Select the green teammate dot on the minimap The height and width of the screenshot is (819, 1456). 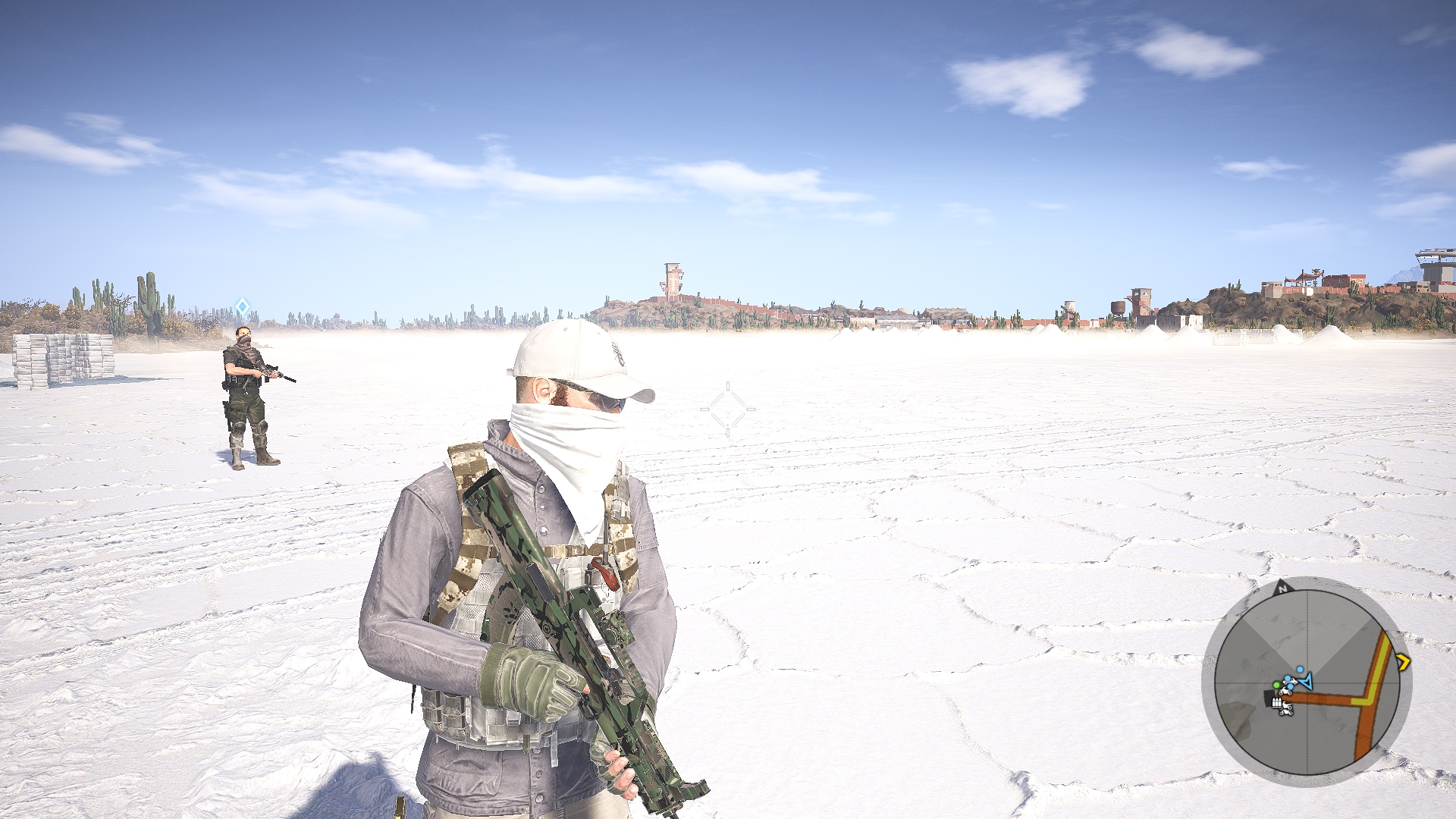tap(1277, 685)
